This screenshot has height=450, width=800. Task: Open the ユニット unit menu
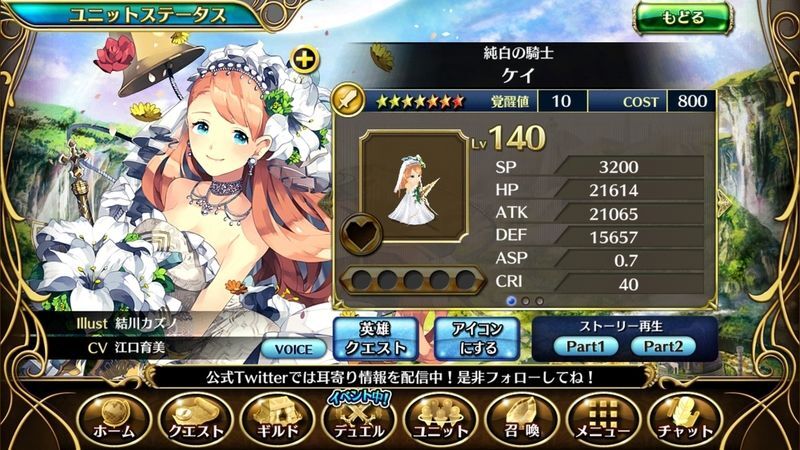tap(439, 420)
